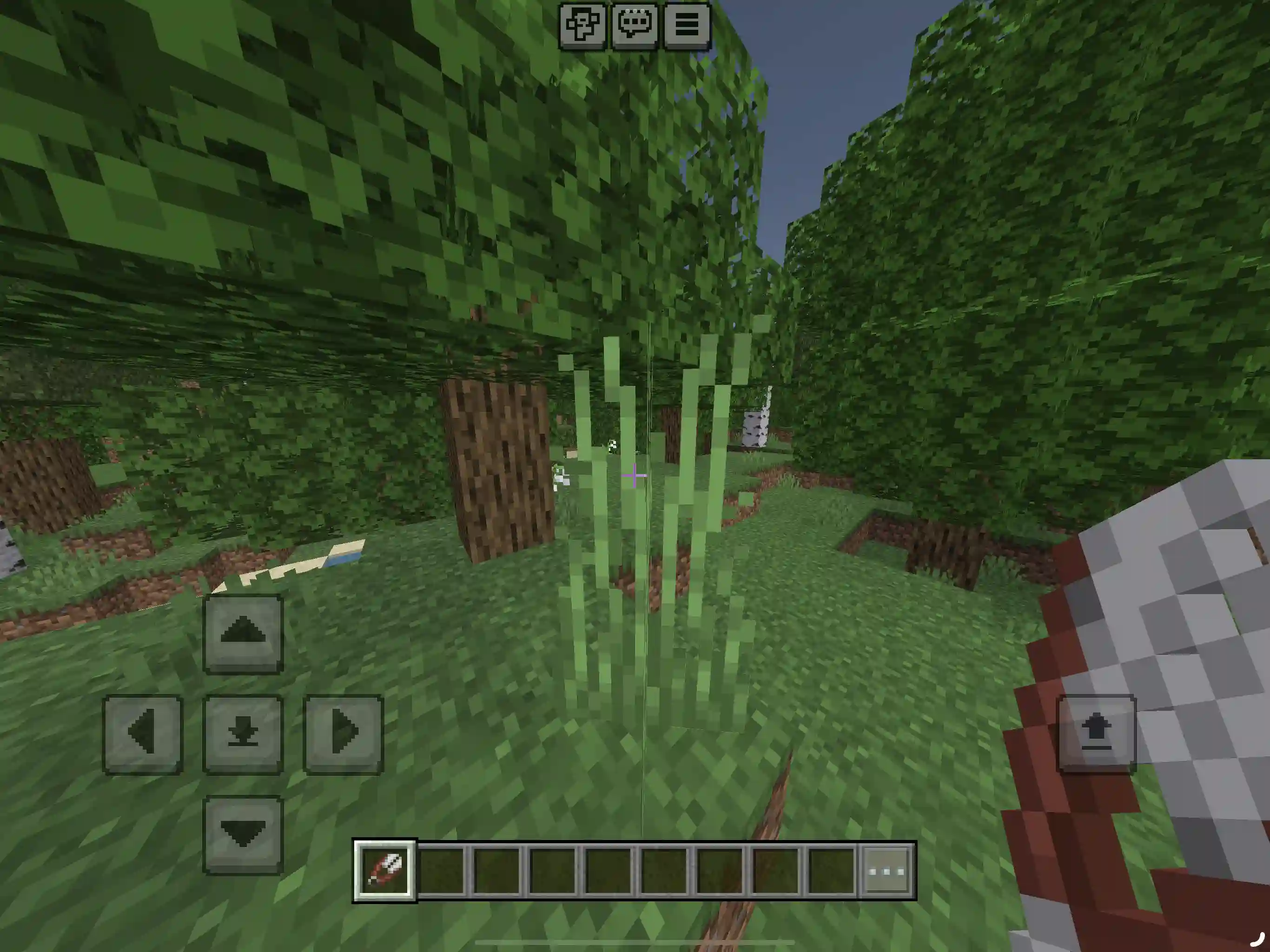Select the red and white item hotbar slot
Viewport: 1270px width, 952px height.
[385, 871]
